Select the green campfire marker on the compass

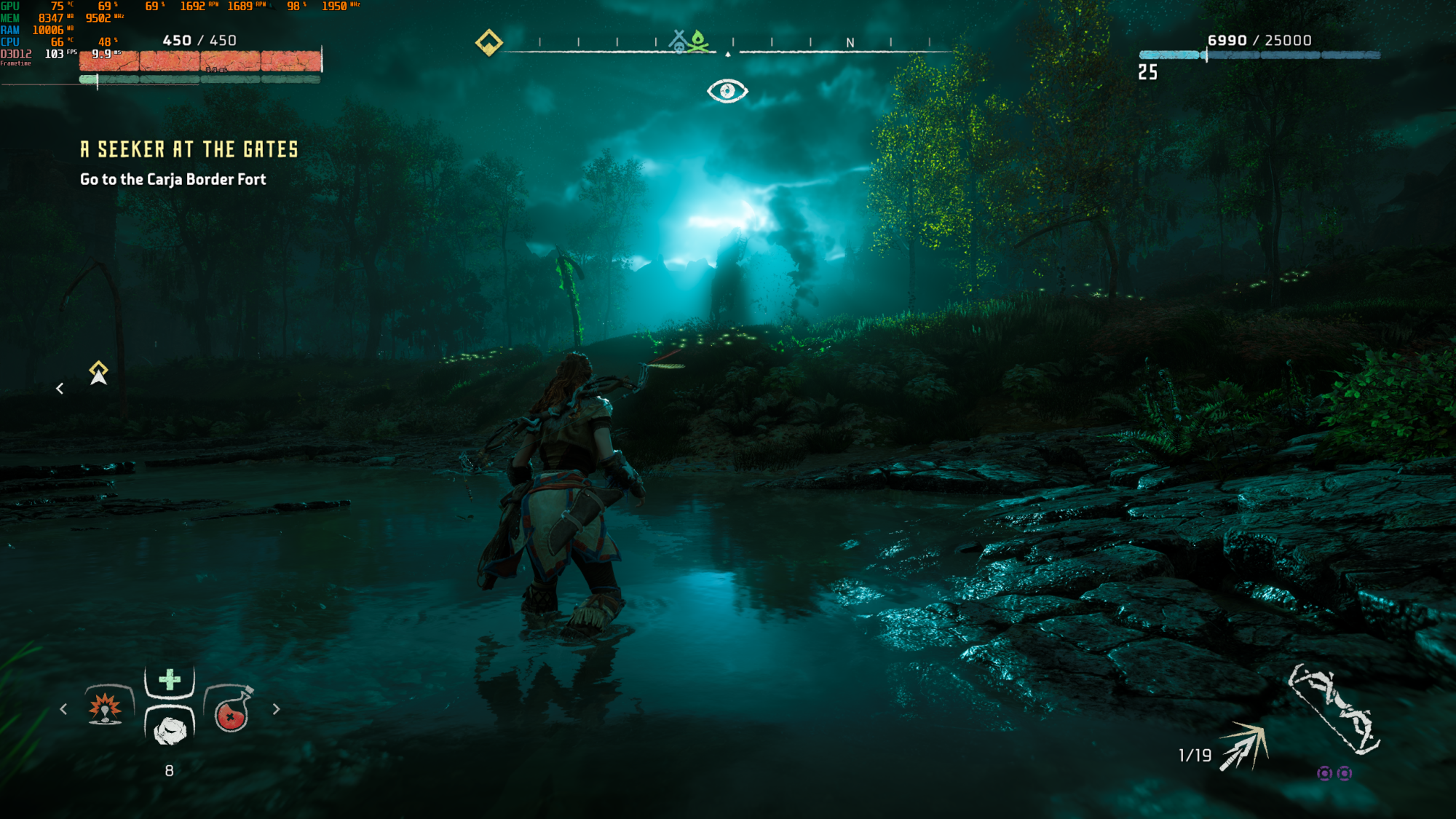pyautogui.click(x=698, y=41)
